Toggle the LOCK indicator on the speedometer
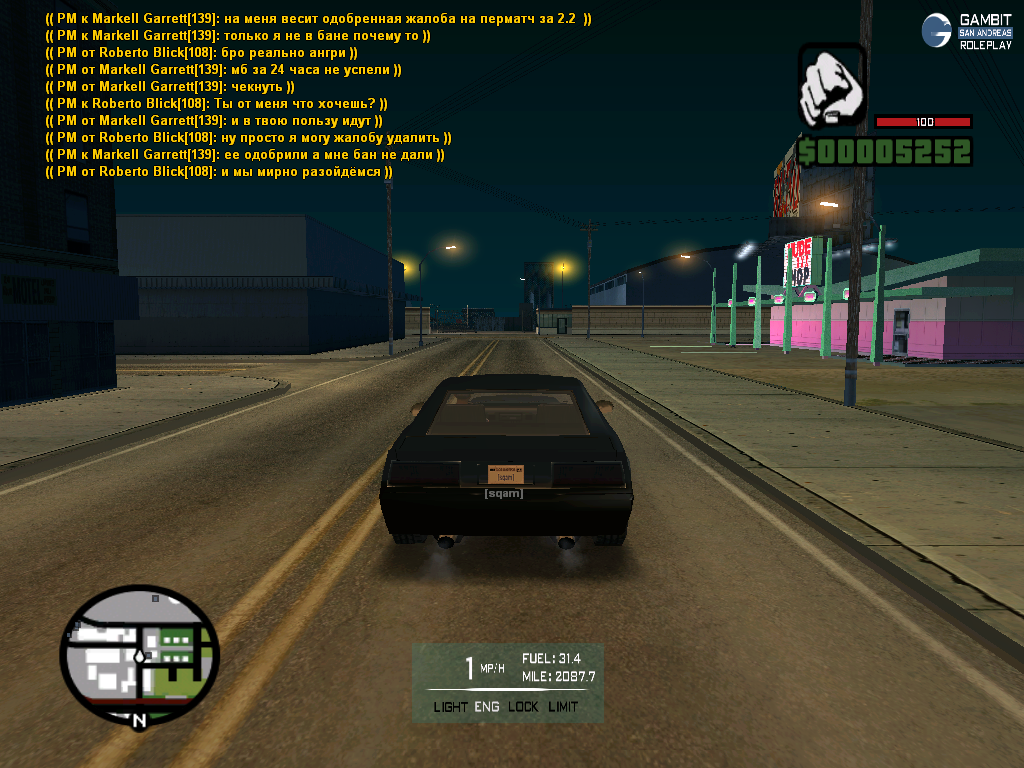This screenshot has height=768, width=1024. pos(522,707)
